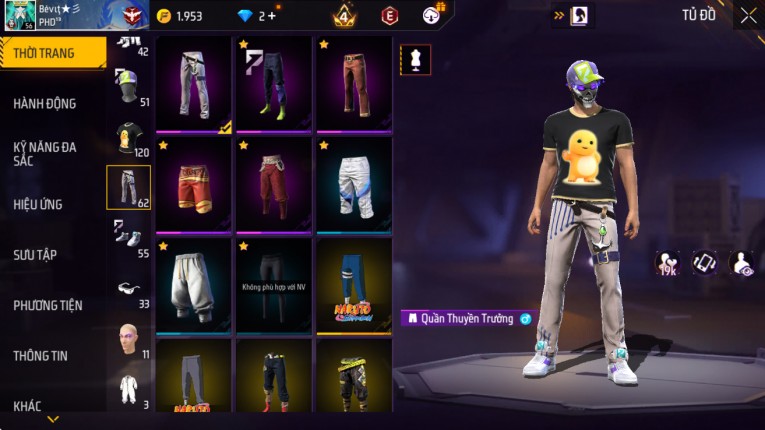The image size is (765, 430).
Task: Close the vault with the X button
Action: tap(748, 15)
